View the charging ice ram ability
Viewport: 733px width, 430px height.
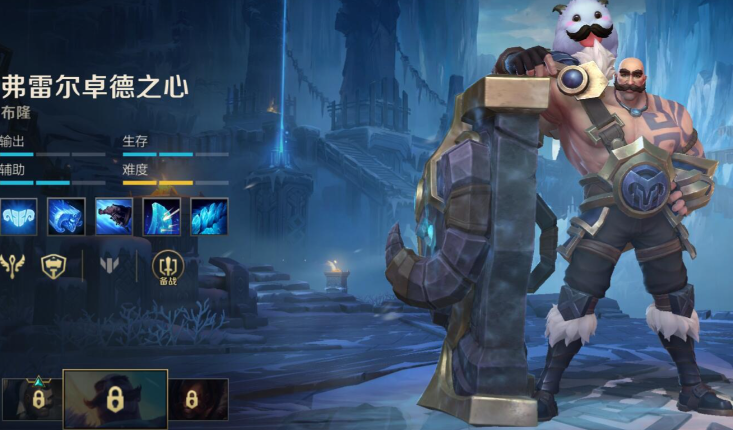click(65, 216)
